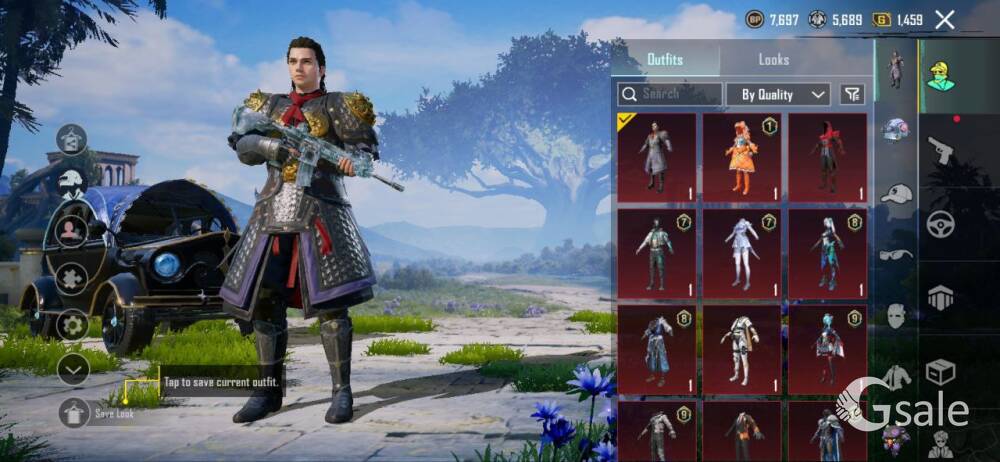This screenshot has height=462, width=1000.
Task: Pick the white and gold armor outfit
Action: [741, 349]
